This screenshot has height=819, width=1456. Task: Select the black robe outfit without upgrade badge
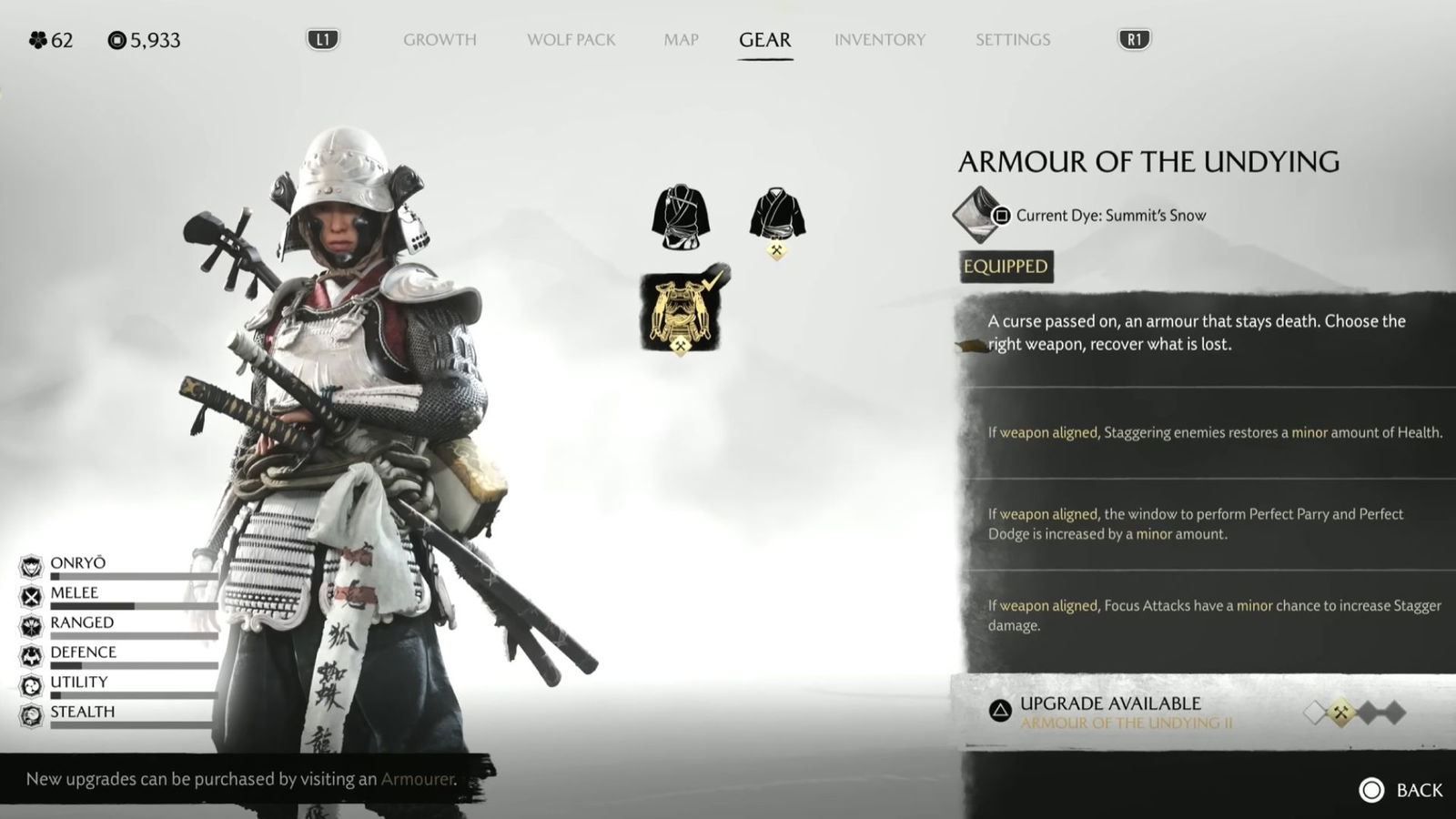tap(681, 217)
